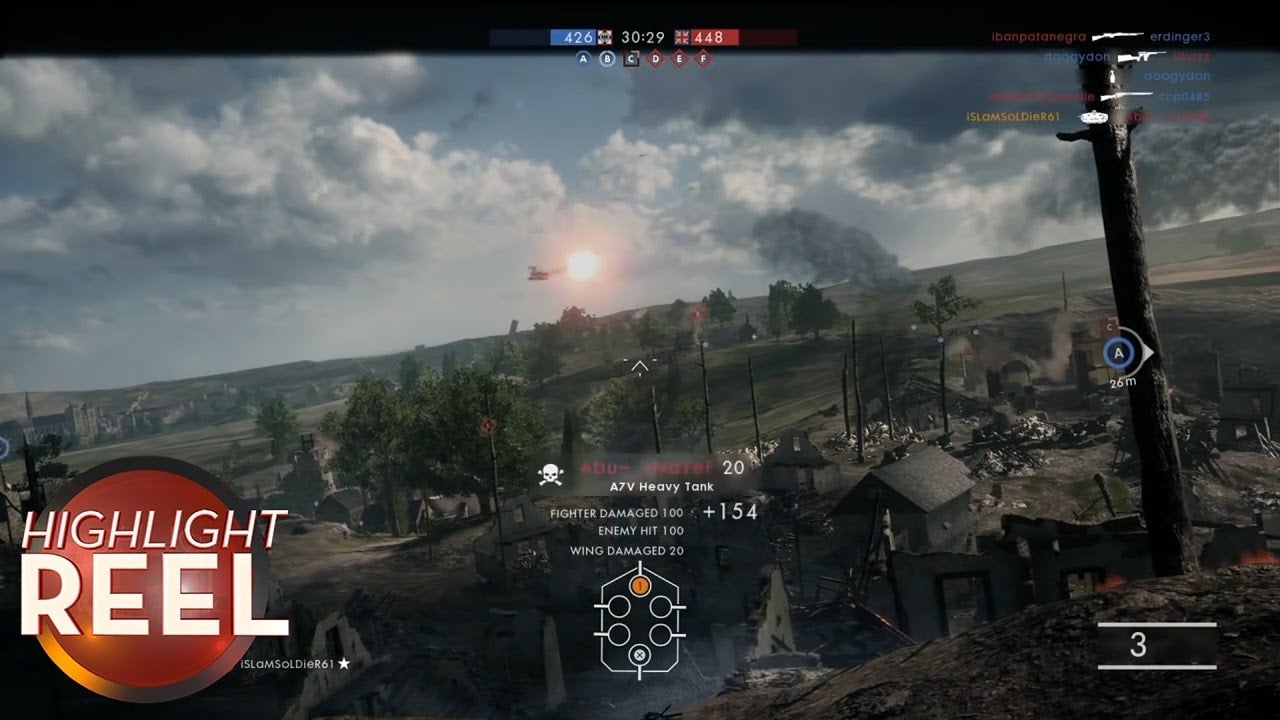Click the British flag emblem beside 448

685,37
